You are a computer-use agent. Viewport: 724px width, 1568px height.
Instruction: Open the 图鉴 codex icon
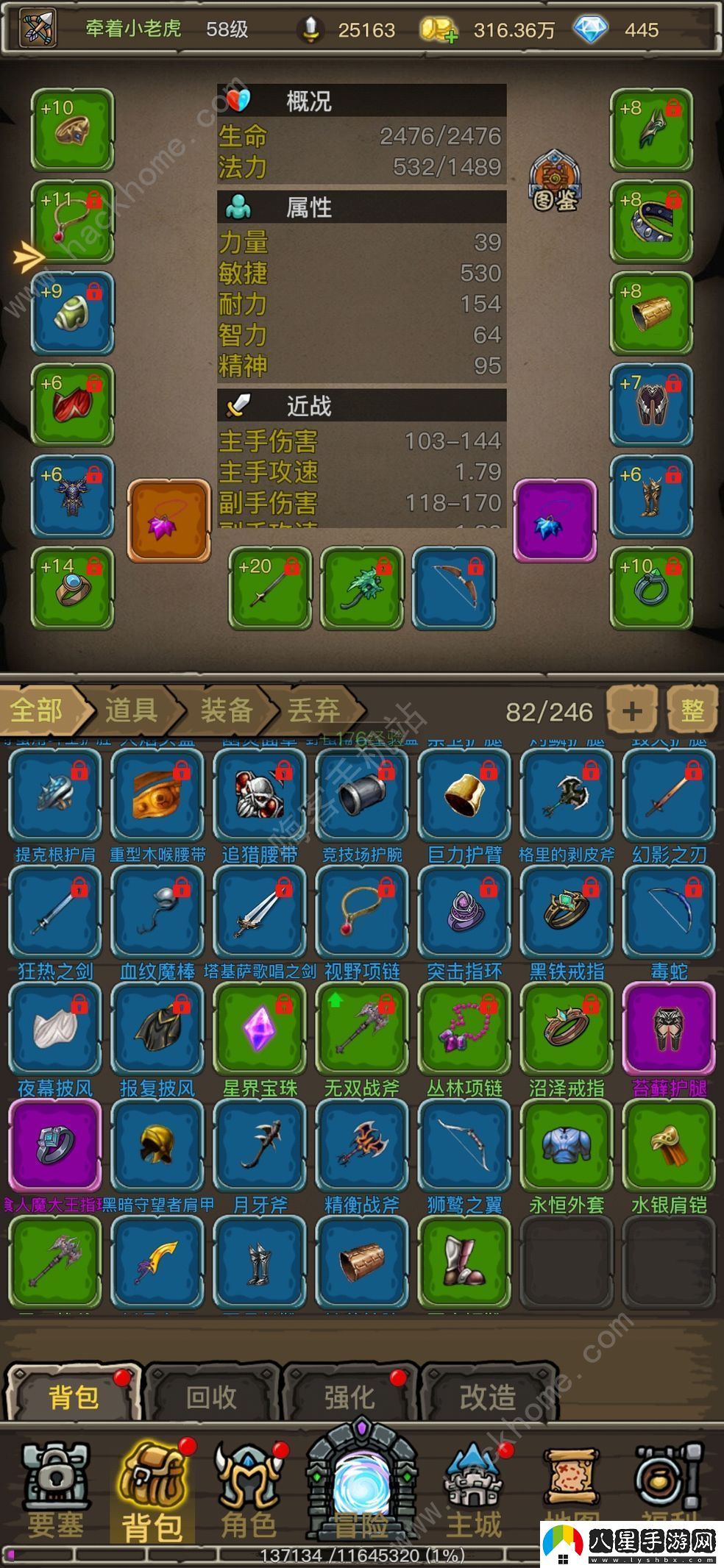[555, 181]
